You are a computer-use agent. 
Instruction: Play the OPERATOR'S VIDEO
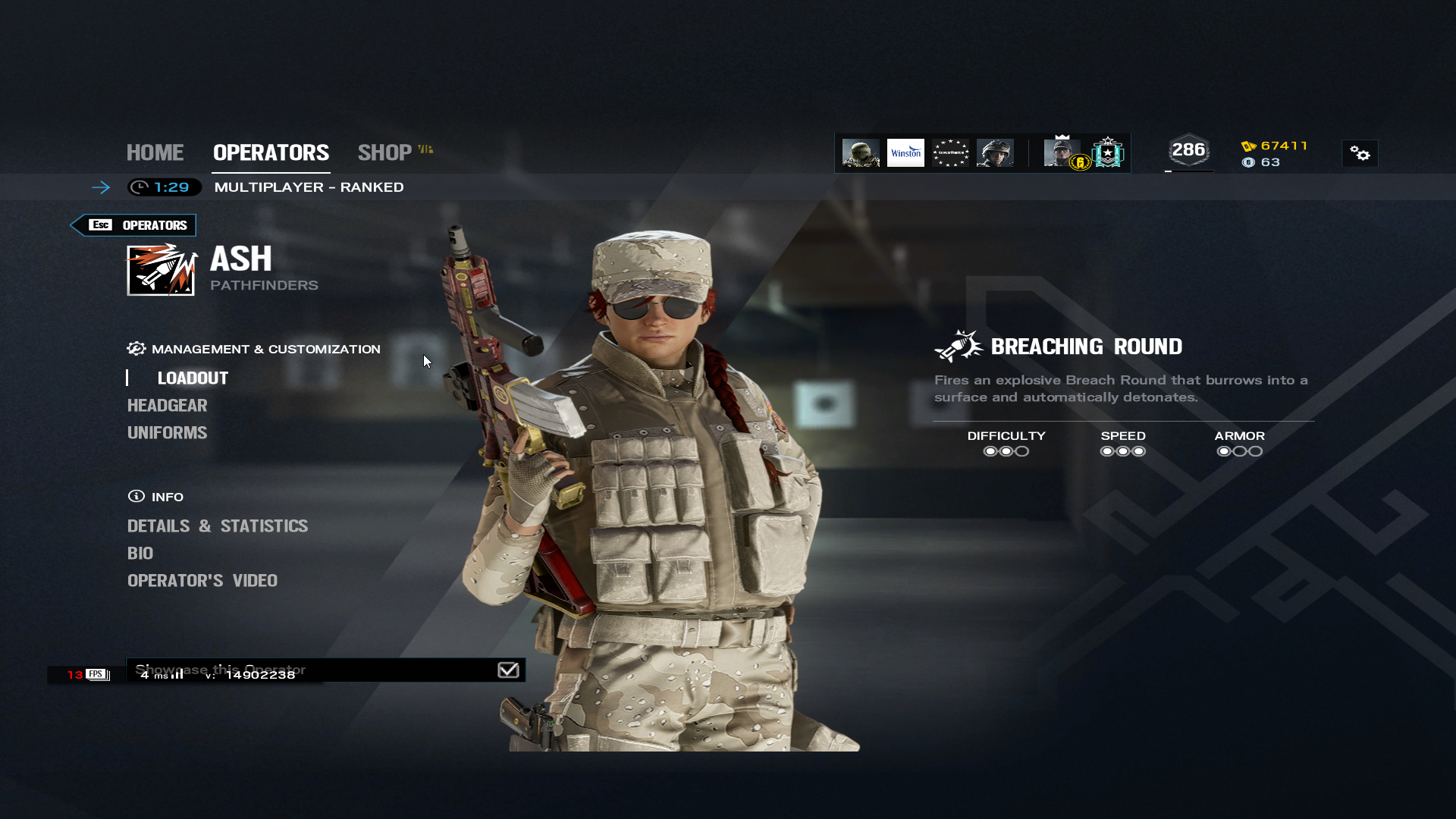(x=202, y=581)
